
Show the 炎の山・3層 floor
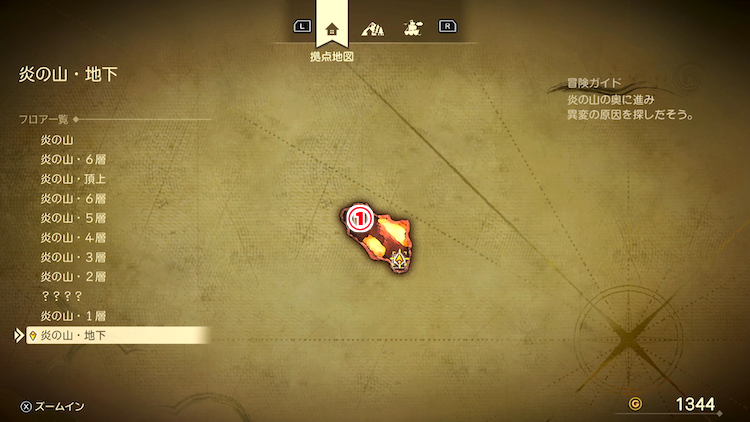[73, 257]
